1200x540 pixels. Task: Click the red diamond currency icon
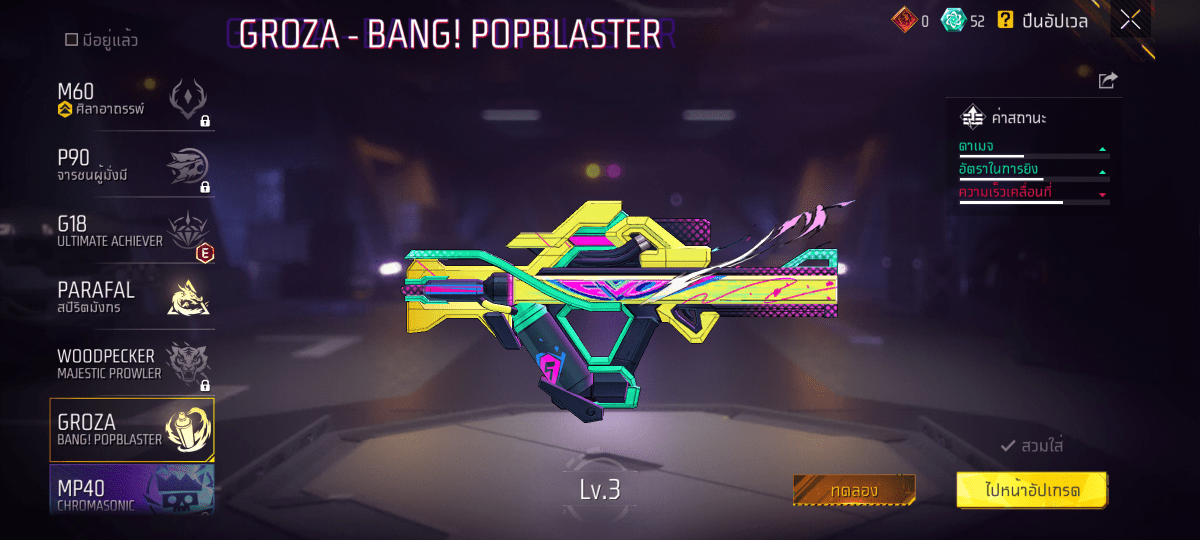pos(904,19)
